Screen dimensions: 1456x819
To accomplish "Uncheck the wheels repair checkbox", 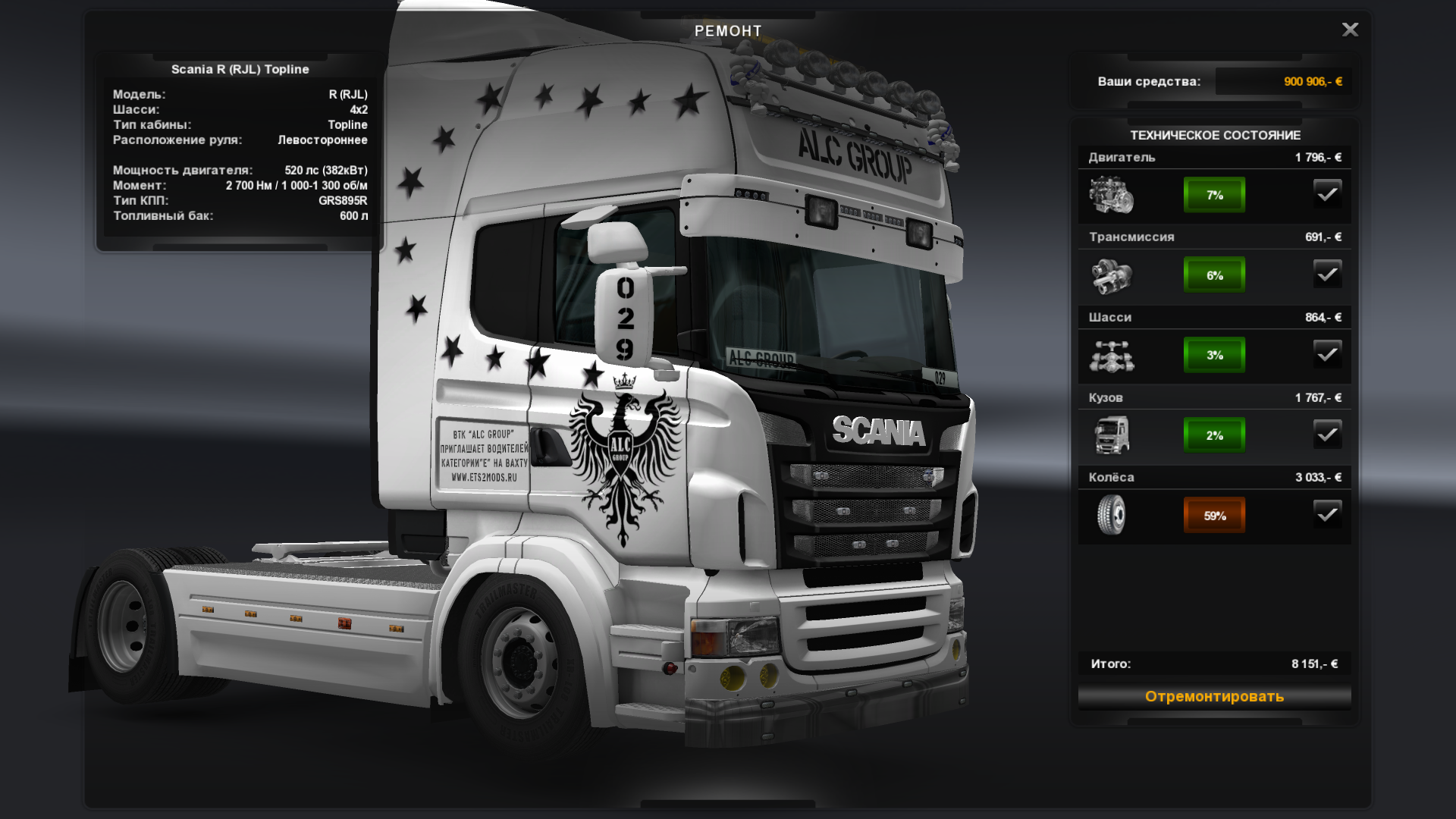I will click(1327, 515).
